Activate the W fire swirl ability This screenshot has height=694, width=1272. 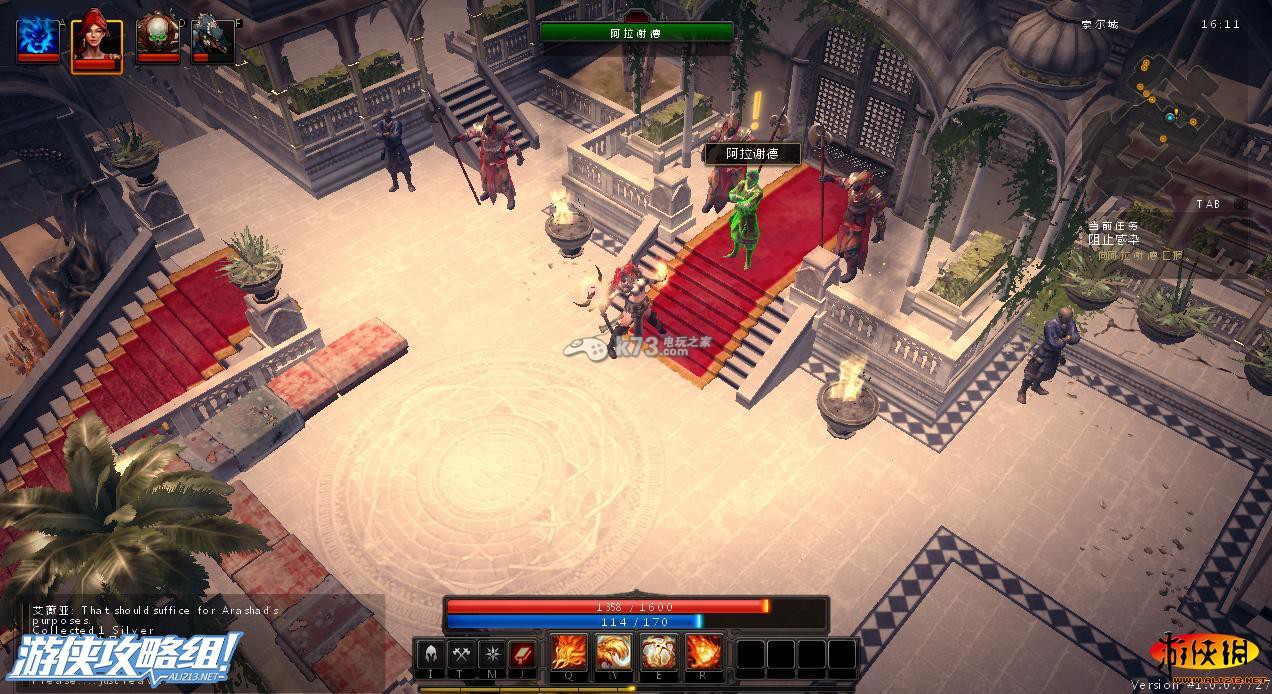(x=614, y=653)
